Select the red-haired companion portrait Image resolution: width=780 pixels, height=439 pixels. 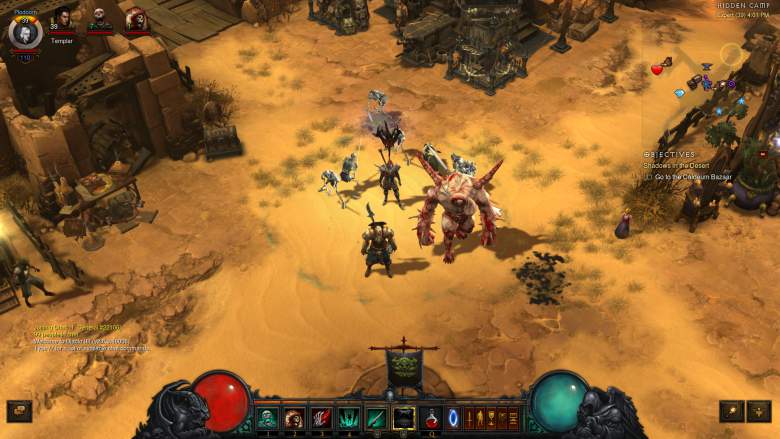tap(135, 19)
